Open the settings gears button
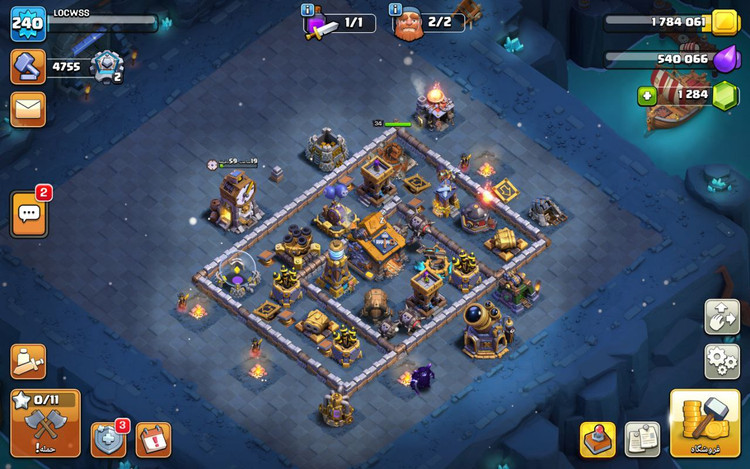The height and width of the screenshot is (469, 750). pos(721,361)
